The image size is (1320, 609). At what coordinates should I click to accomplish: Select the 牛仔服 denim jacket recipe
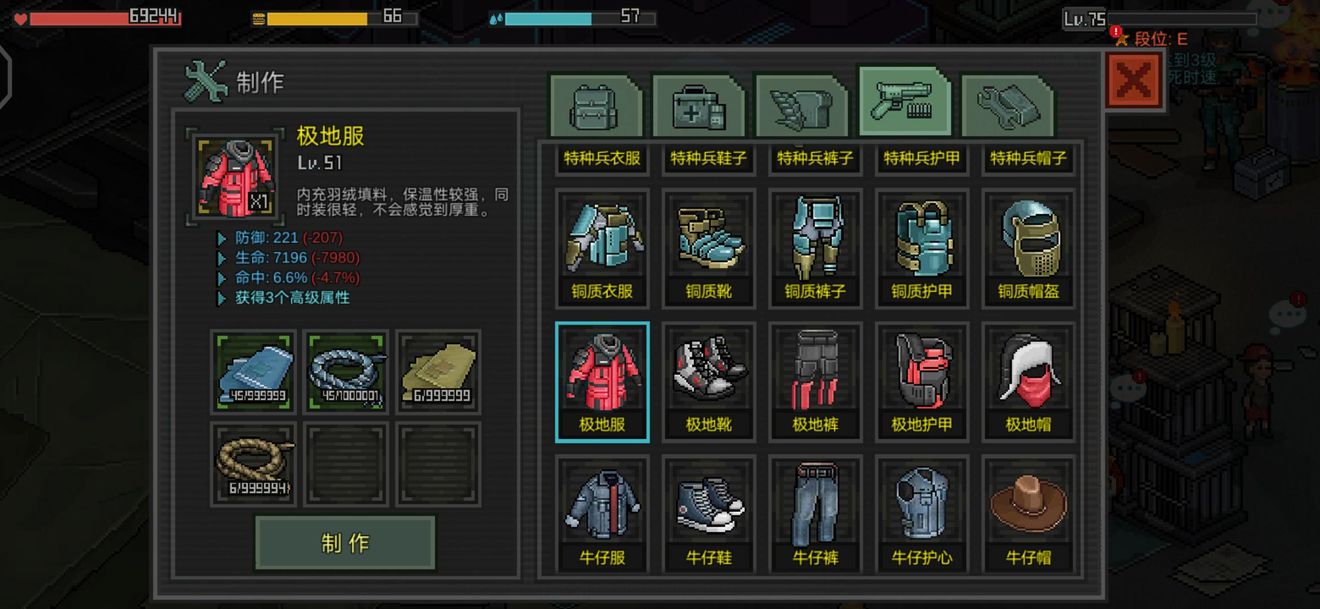[x=602, y=514]
